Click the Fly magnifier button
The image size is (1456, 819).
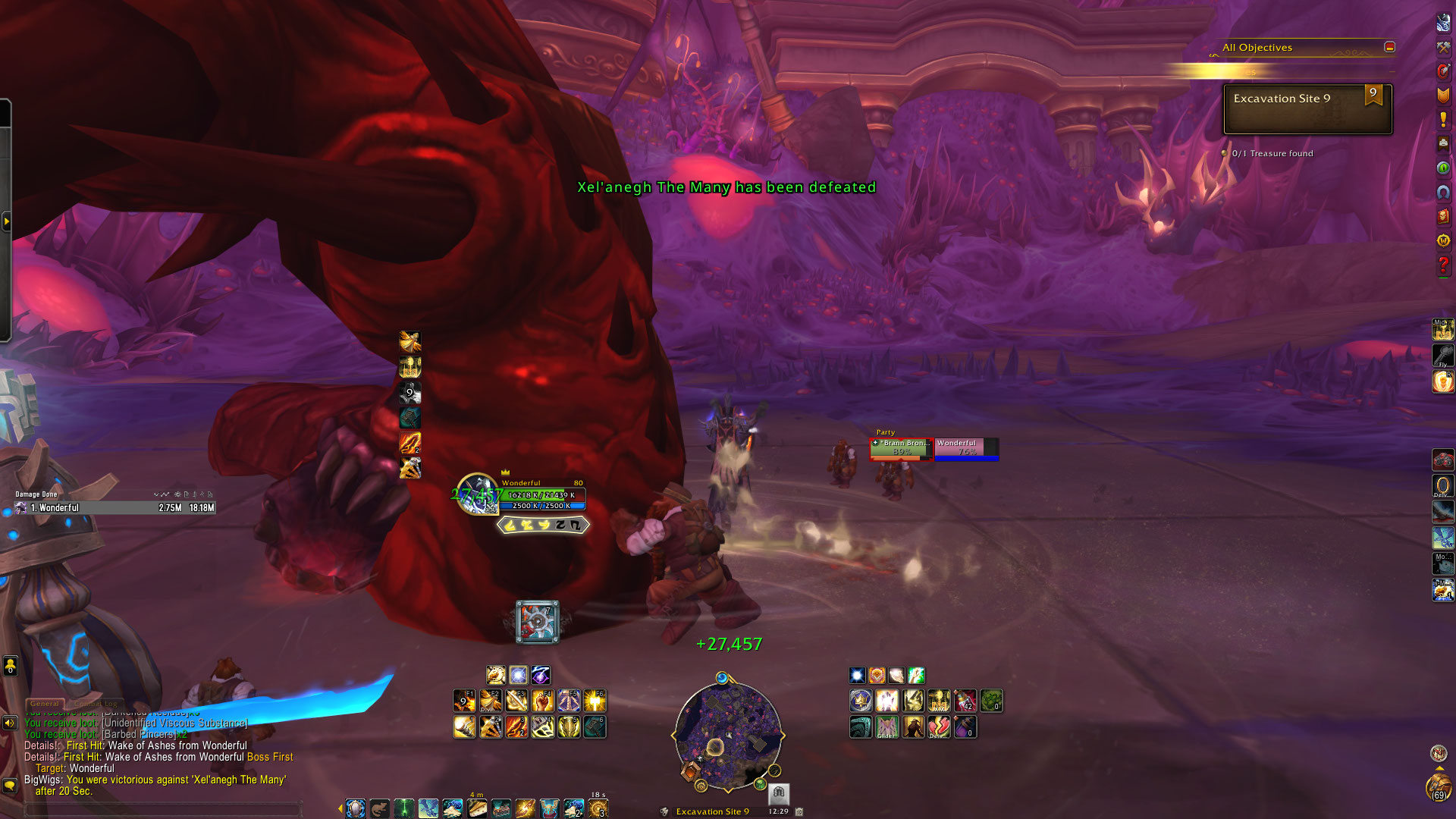(x=1442, y=355)
